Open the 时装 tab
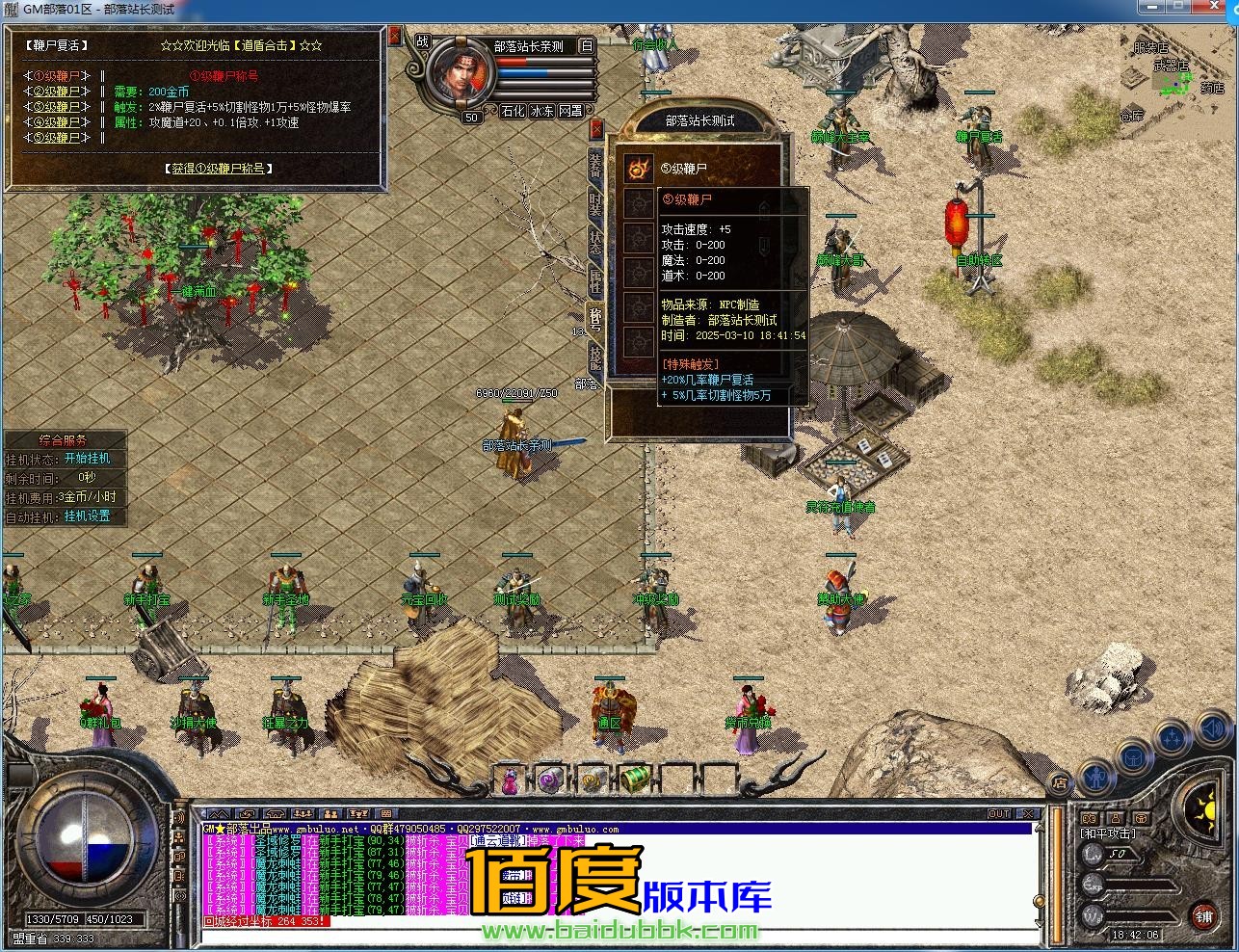The image size is (1239, 952). coord(595,205)
